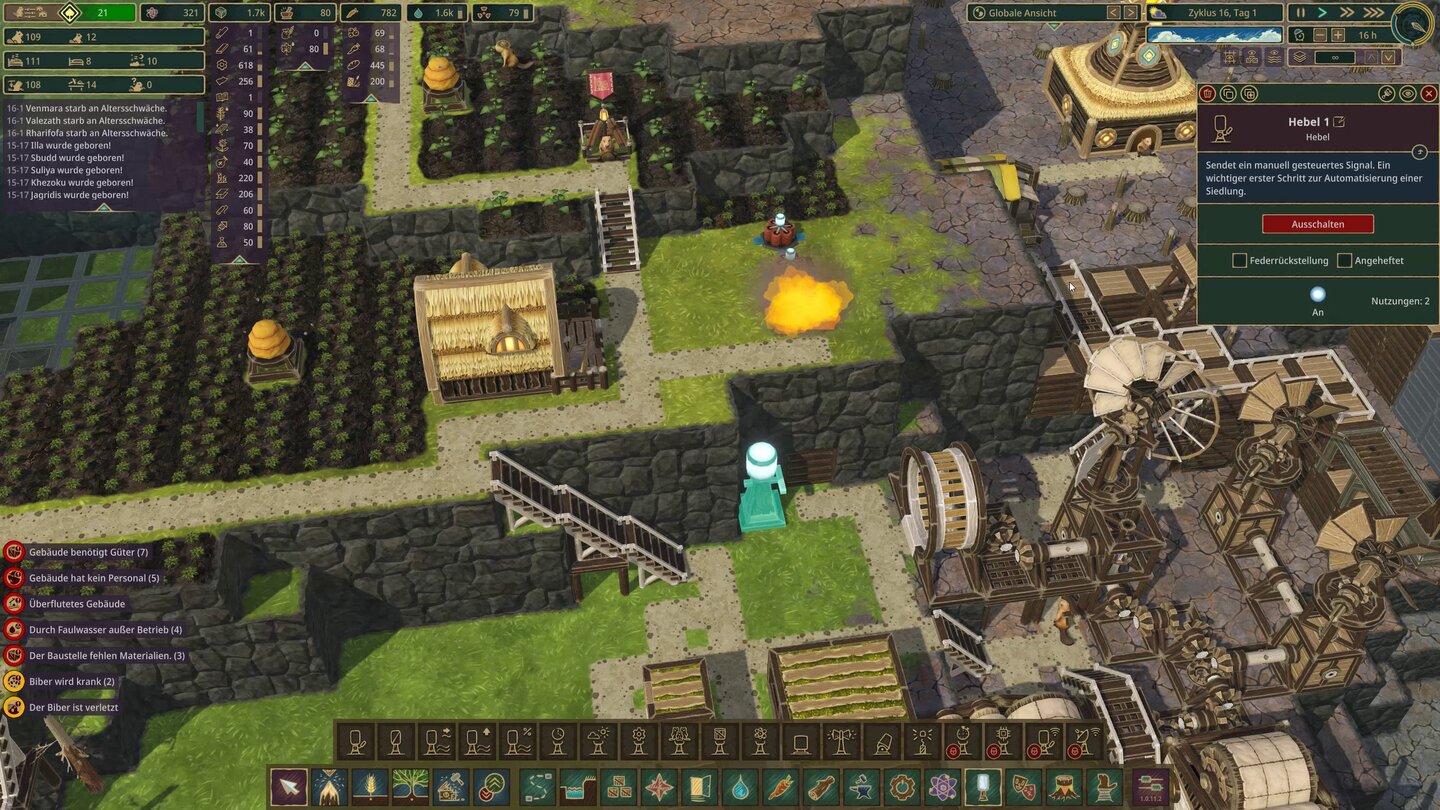Open the 'Gebäude benötigt Güter (7)' warning
The image size is (1440, 810).
[90, 551]
